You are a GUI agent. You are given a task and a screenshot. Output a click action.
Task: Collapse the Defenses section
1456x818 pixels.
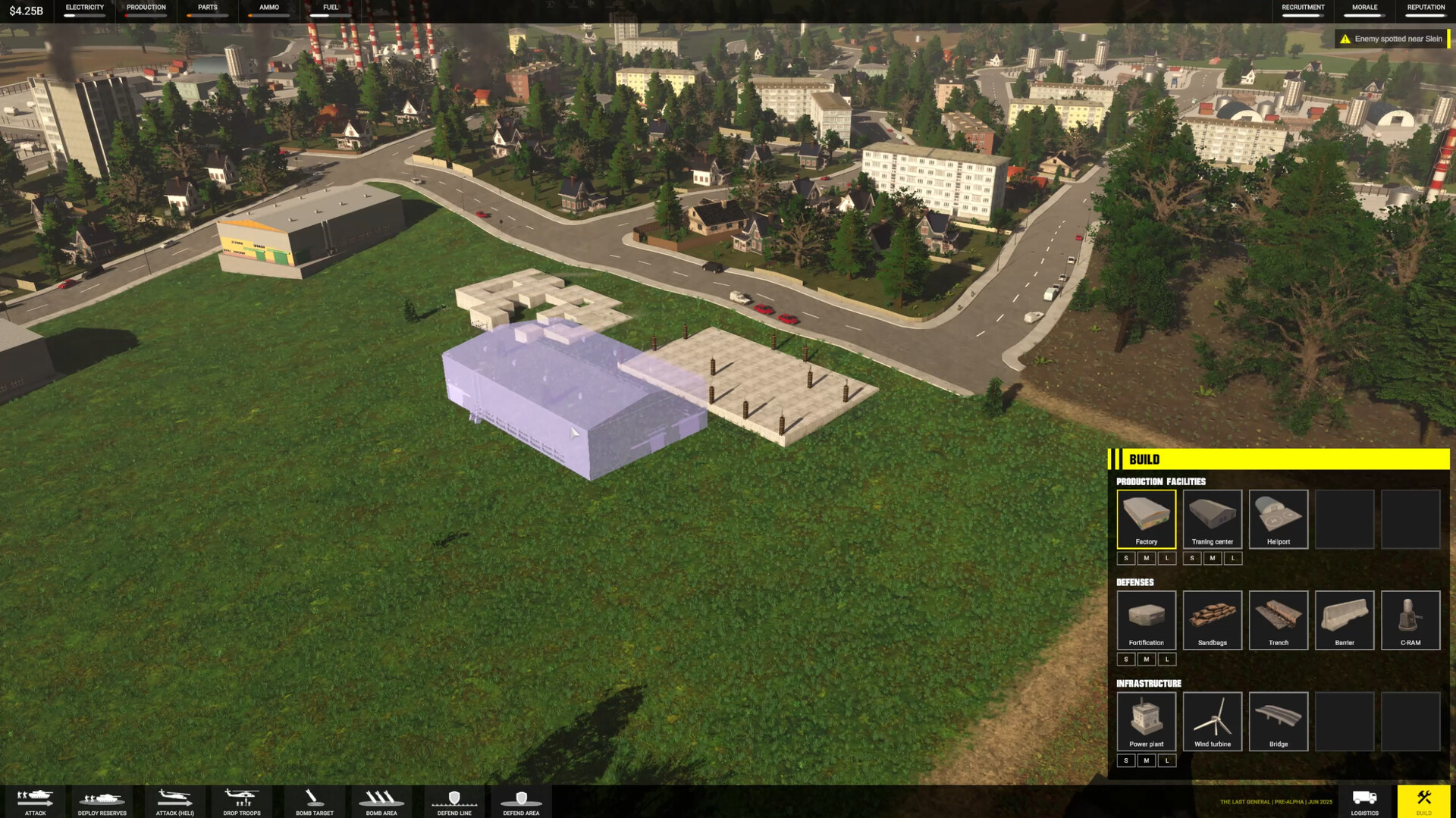point(1134,582)
